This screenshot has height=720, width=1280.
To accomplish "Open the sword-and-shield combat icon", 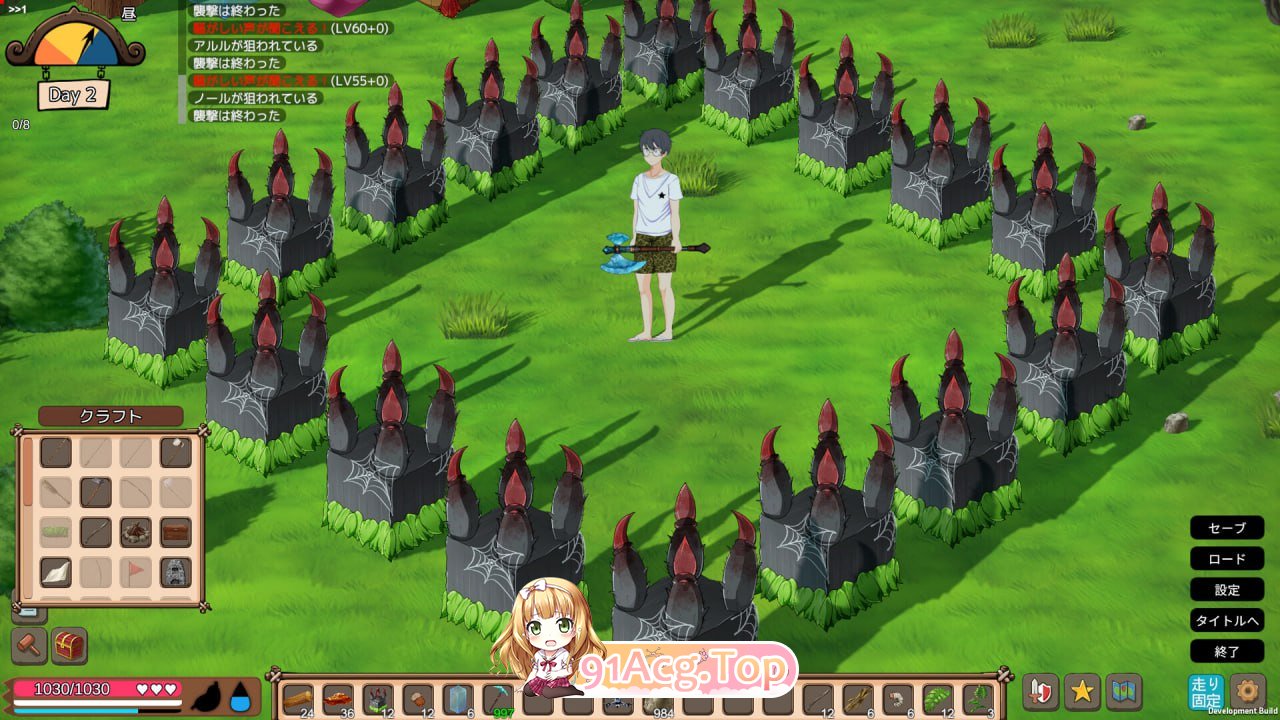I will (1042, 690).
